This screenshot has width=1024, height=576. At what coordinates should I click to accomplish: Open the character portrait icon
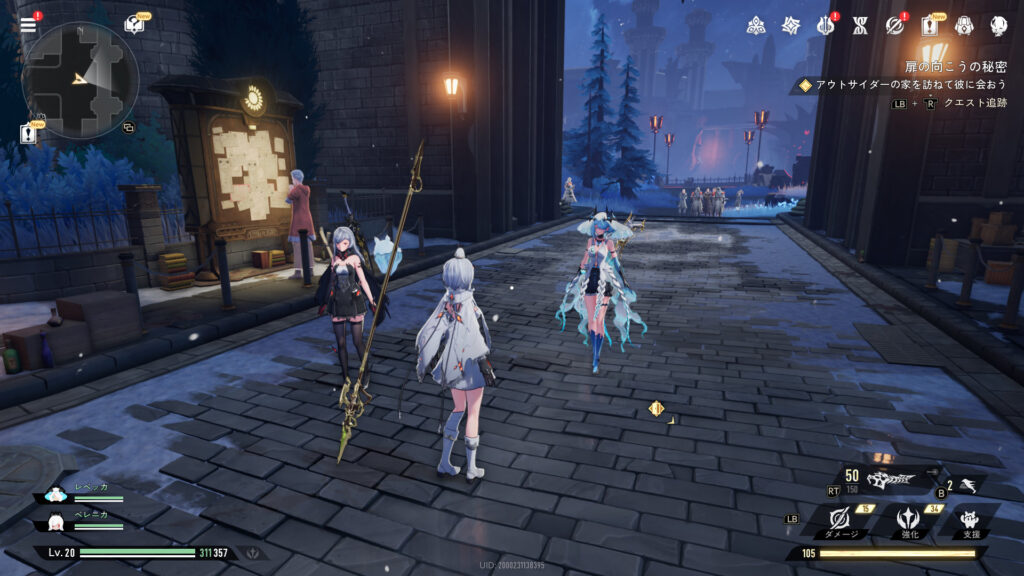pyautogui.click(x=998, y=26)
